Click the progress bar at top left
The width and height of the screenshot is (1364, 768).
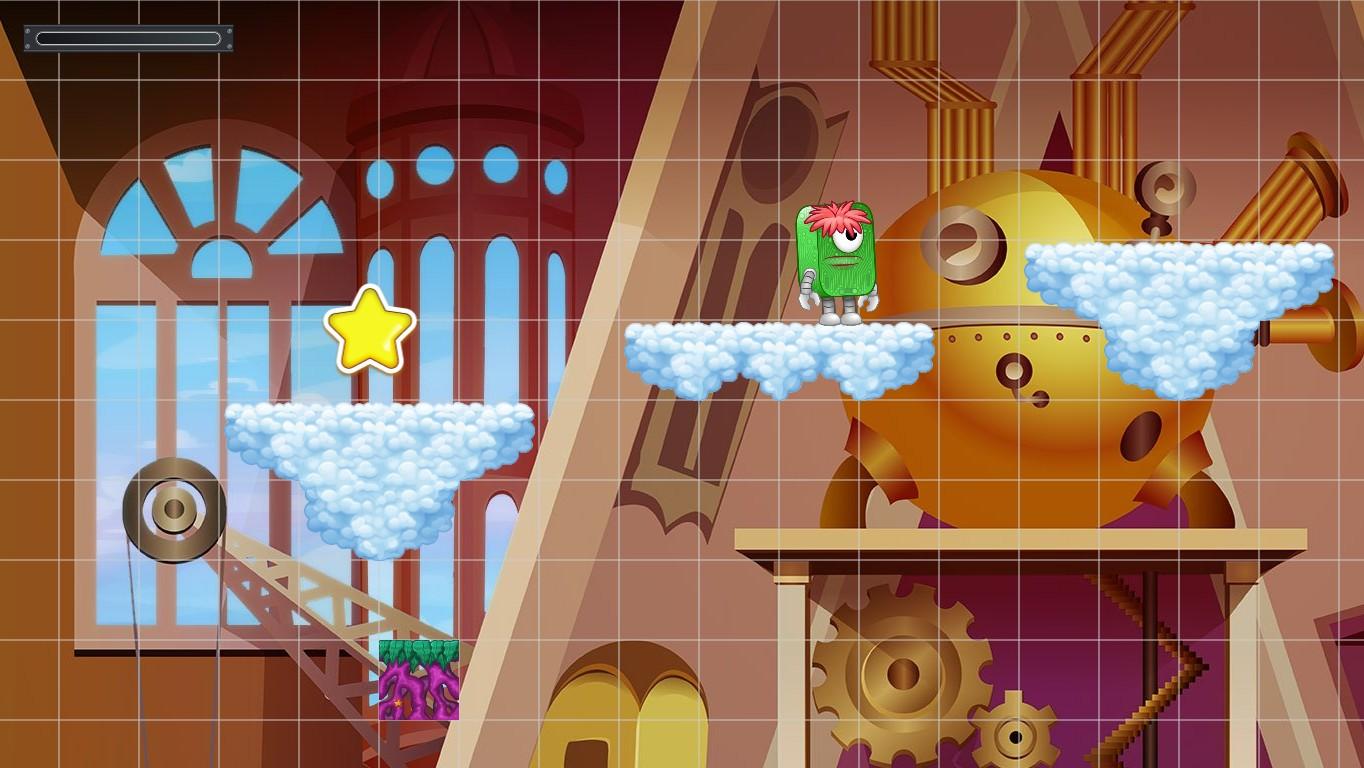pyautogui.click(x=128, y=36)
